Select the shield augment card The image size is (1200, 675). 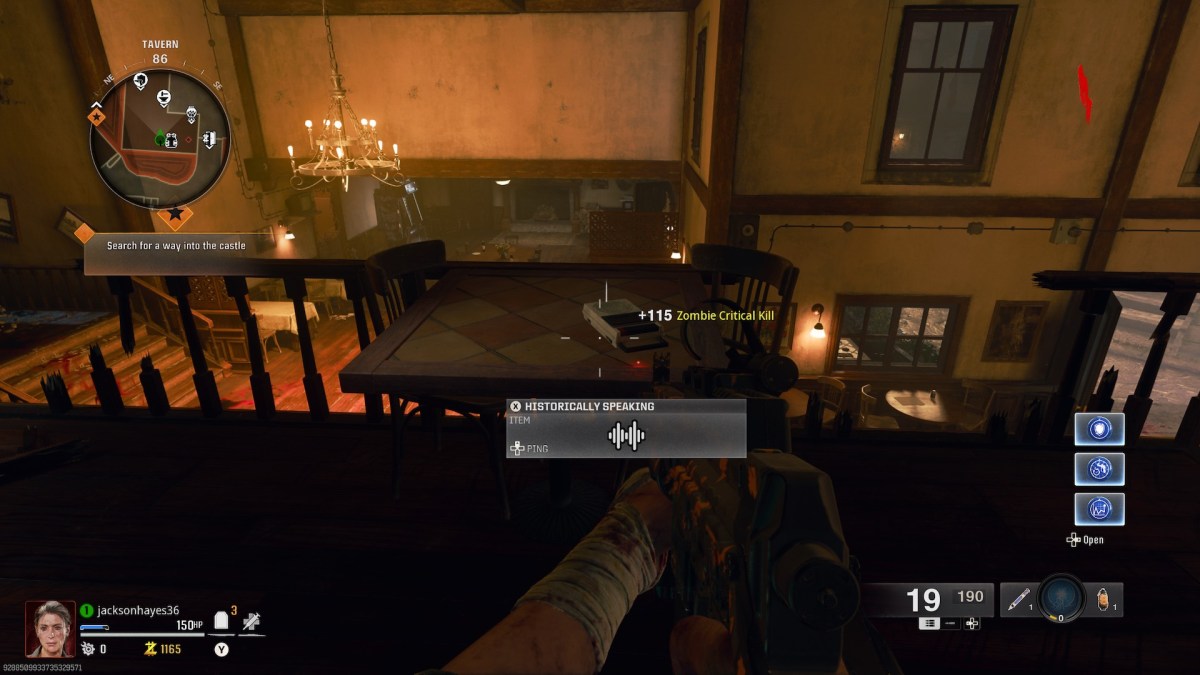(1099, 429)
